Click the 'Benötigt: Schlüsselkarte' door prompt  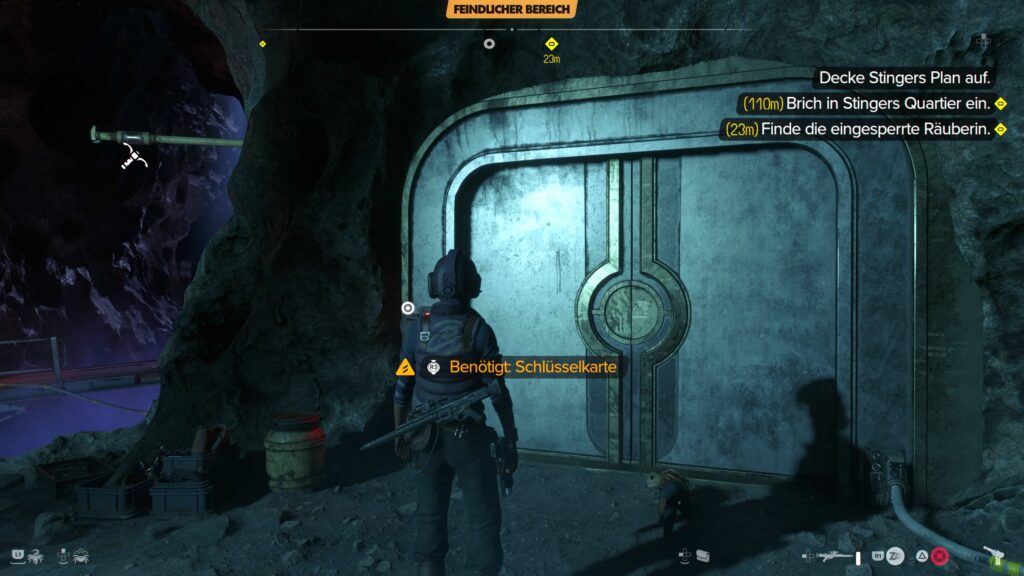(532, 367)
